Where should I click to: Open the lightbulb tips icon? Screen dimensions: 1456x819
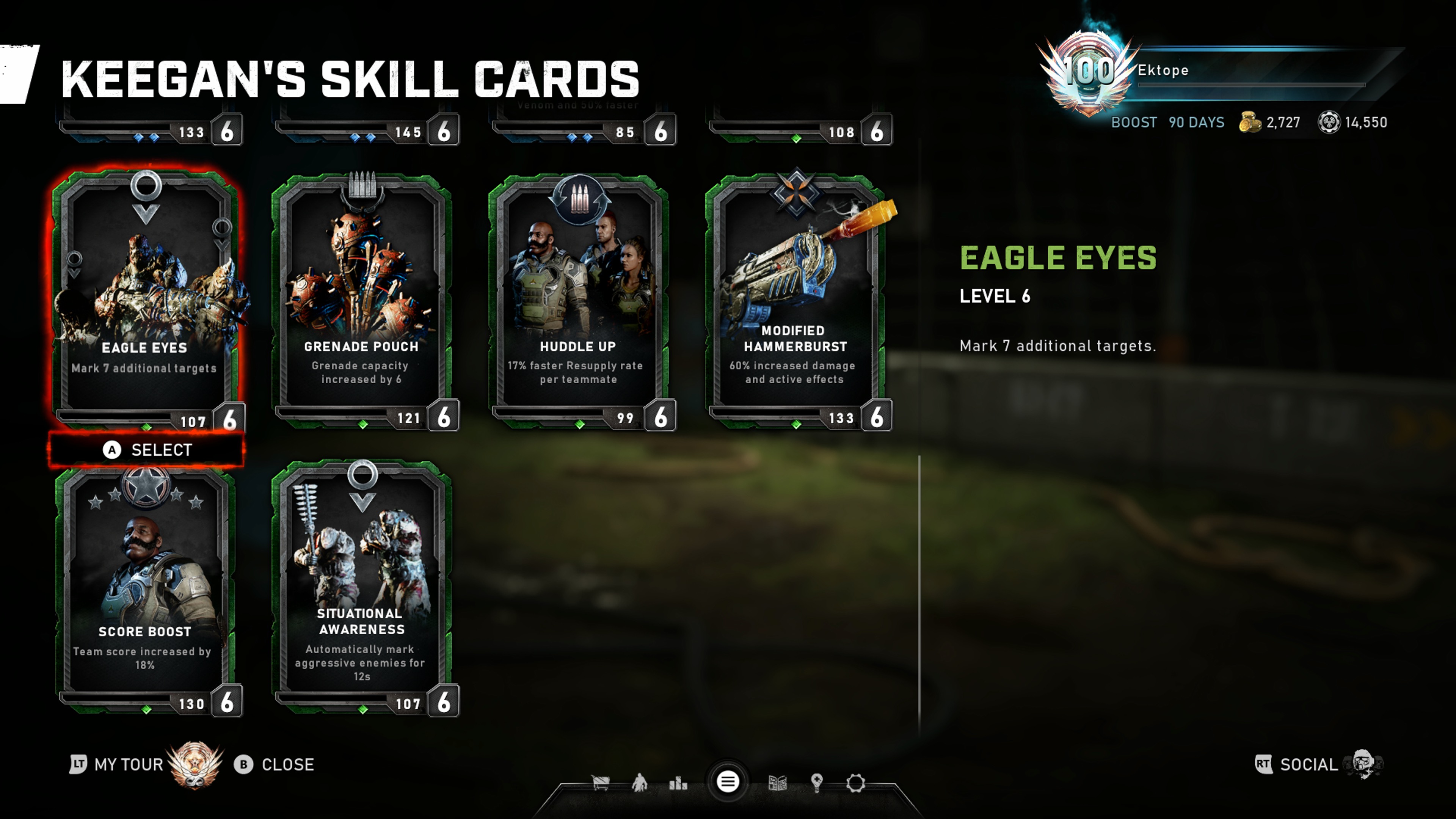point(817,783)
